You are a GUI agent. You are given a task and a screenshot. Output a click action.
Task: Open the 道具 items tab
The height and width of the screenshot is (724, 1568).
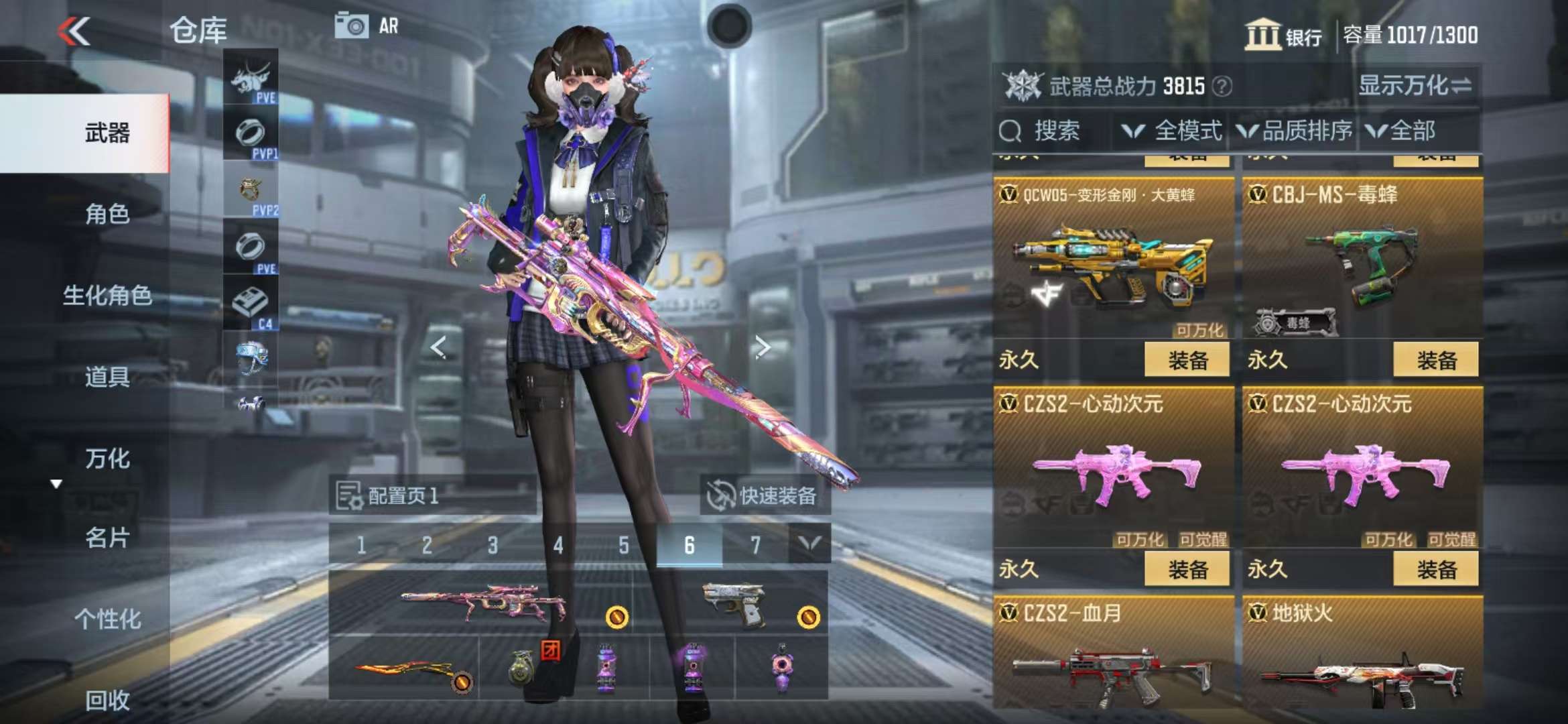[107, 377]
